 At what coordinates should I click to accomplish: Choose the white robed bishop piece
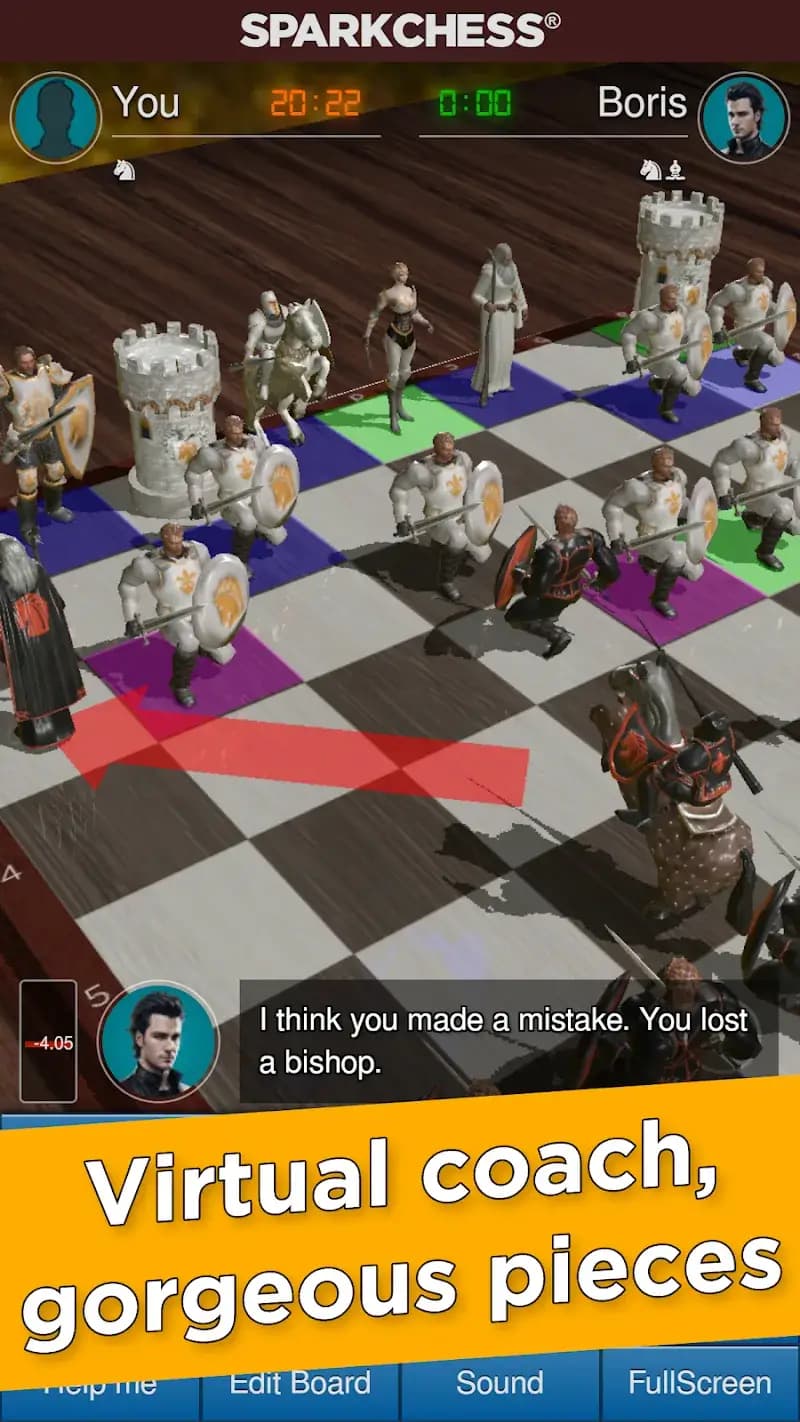[498, 320]
